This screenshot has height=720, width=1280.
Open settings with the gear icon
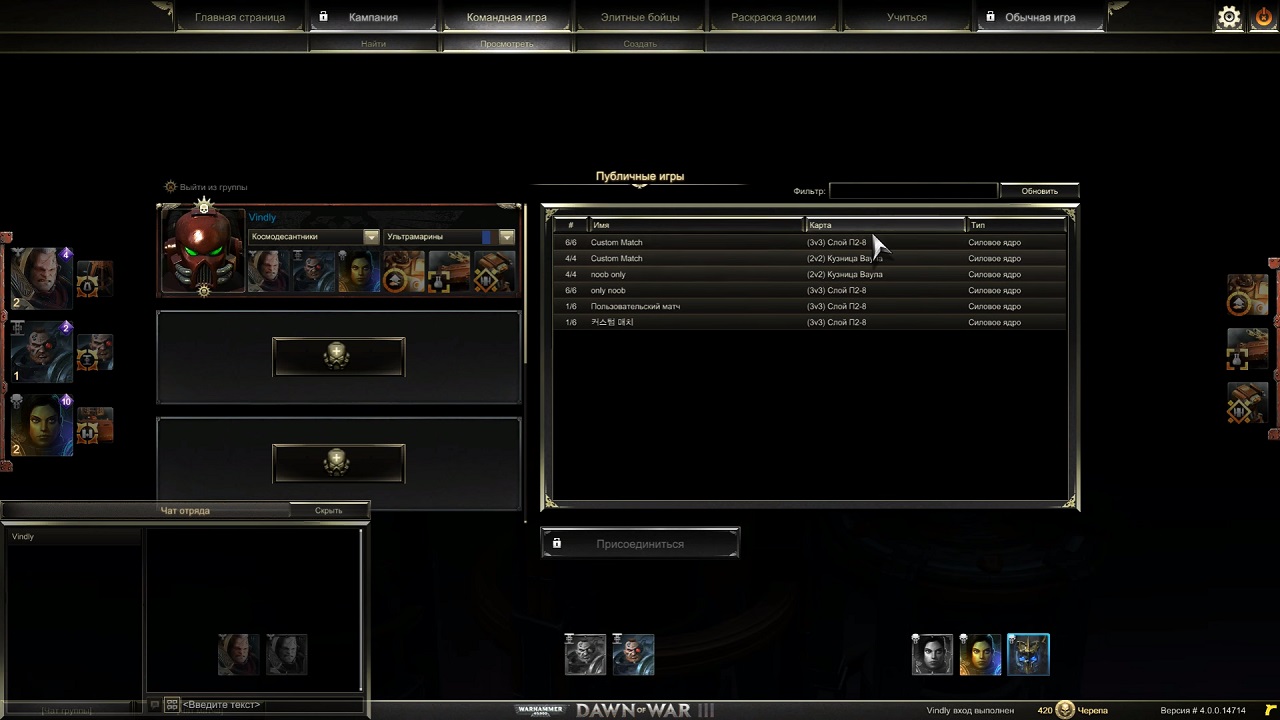point(1228,17)
